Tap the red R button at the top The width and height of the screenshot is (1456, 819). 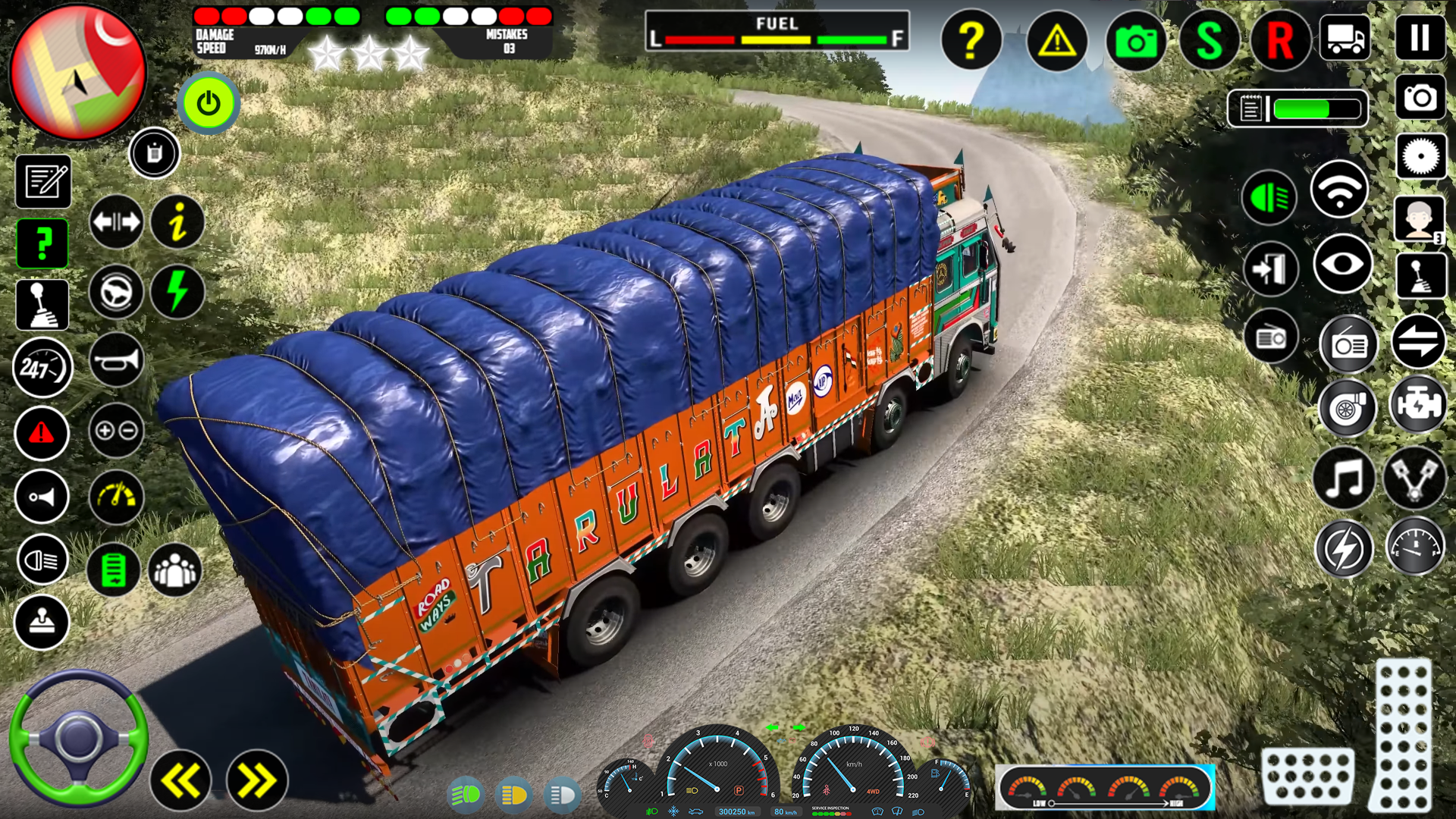(x=1280, y=41)
